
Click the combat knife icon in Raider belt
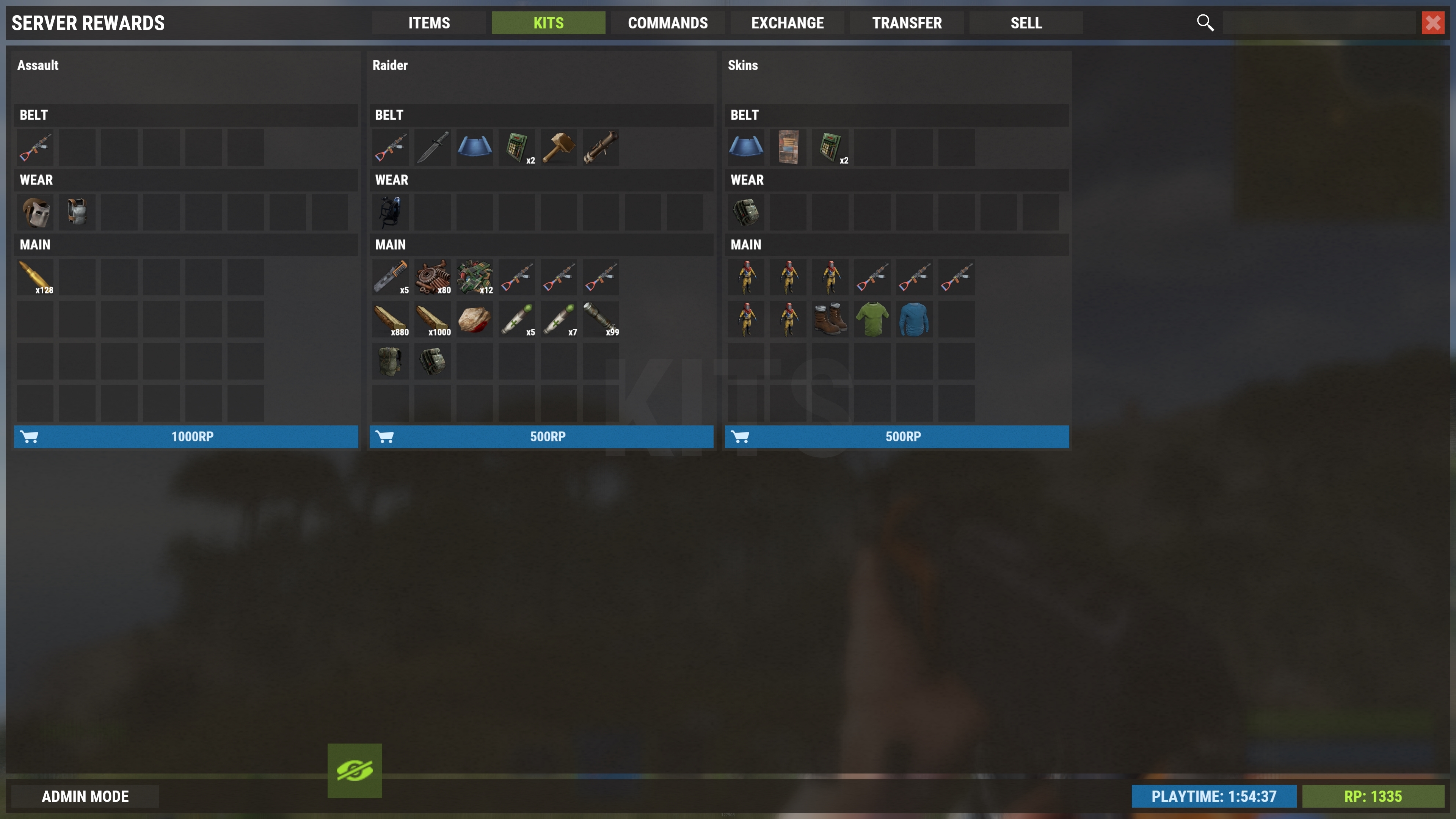click(x=432, y=147)
